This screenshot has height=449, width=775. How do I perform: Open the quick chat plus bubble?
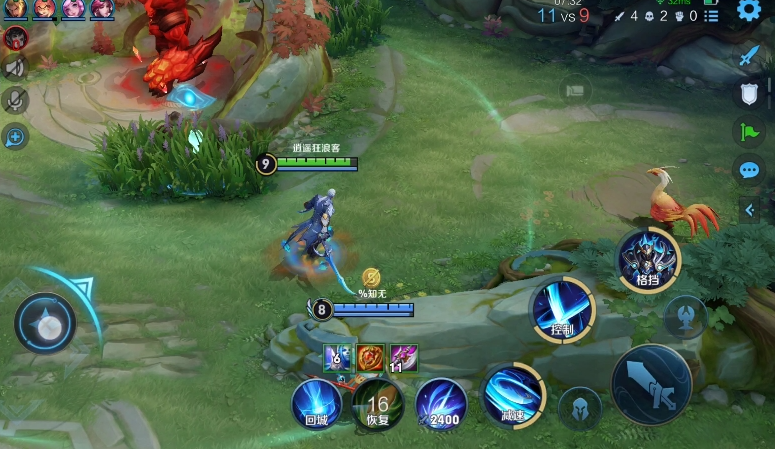pyautogui.click(x=15, y=135)
